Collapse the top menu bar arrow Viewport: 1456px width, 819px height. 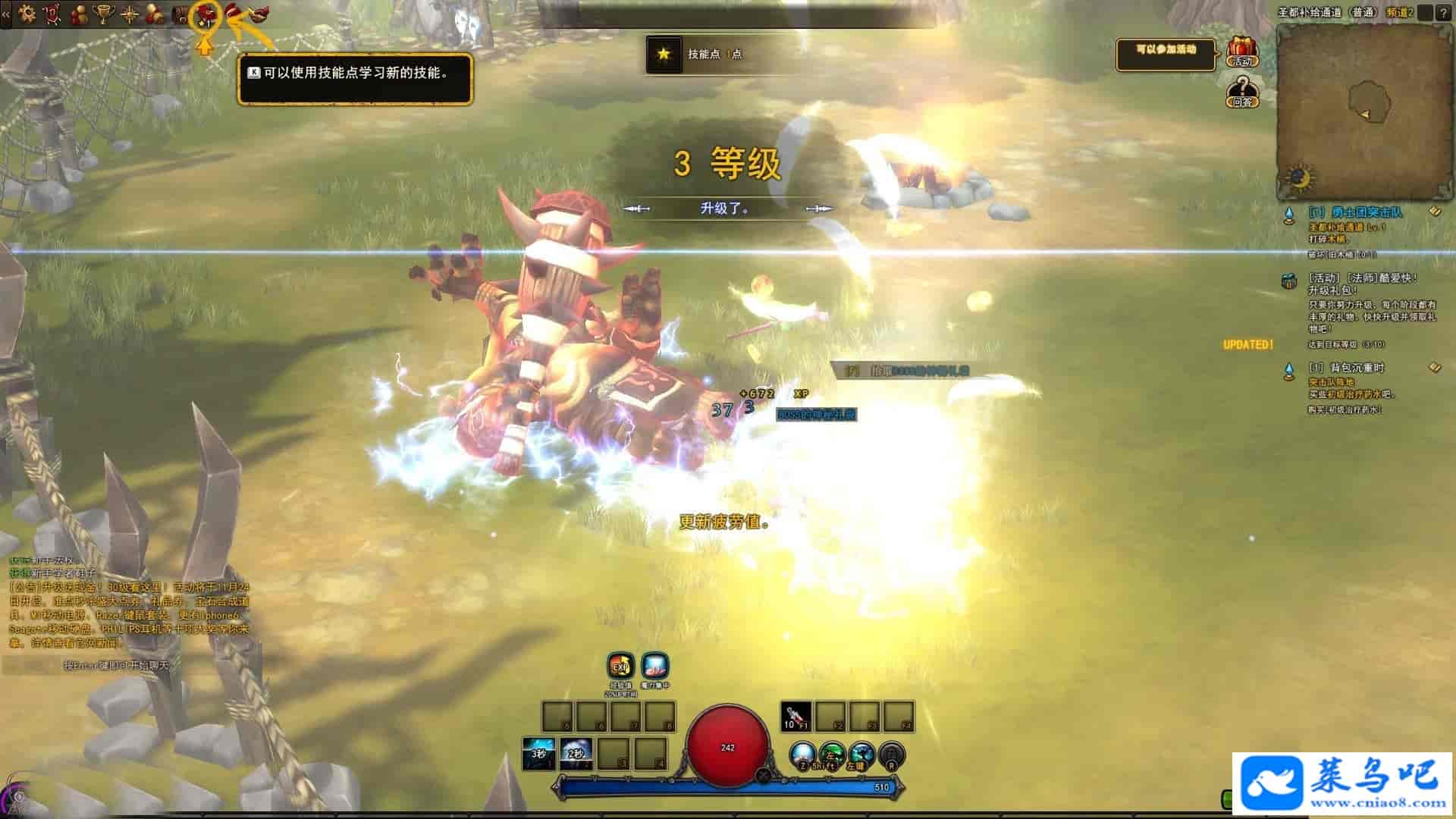coord(6,14)
